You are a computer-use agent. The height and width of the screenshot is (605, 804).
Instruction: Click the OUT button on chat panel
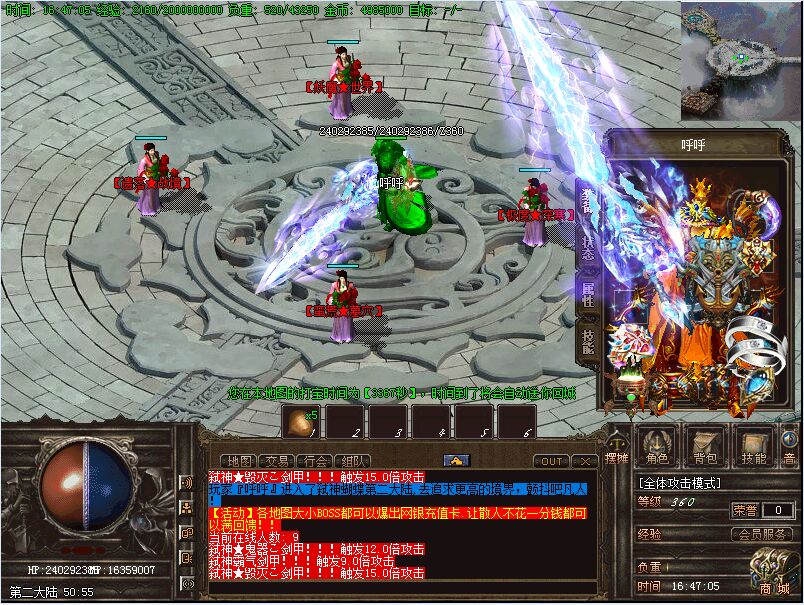(551, 461)
